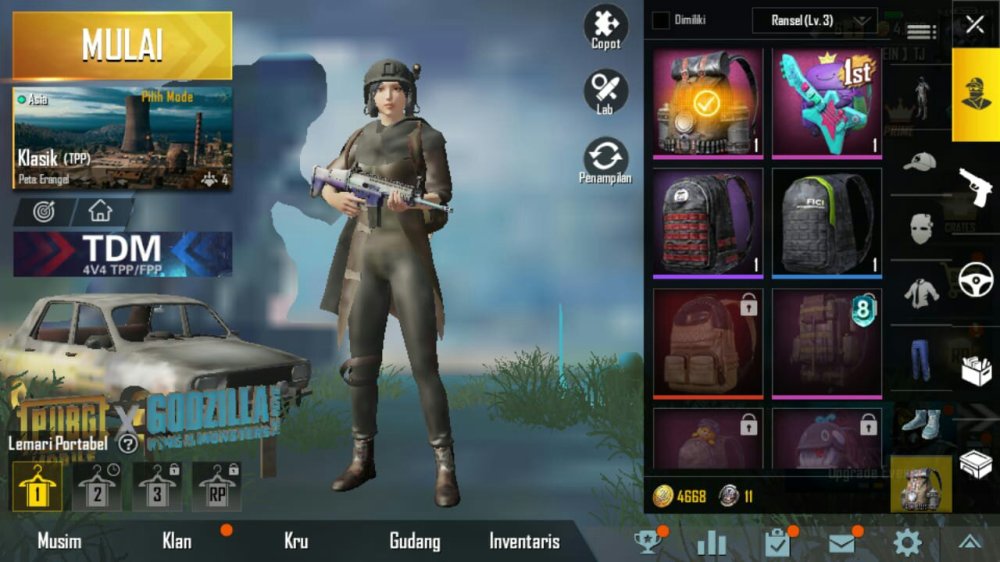
Task: Select wardrobe slot number 2
Action: click(x=98, y=487)
